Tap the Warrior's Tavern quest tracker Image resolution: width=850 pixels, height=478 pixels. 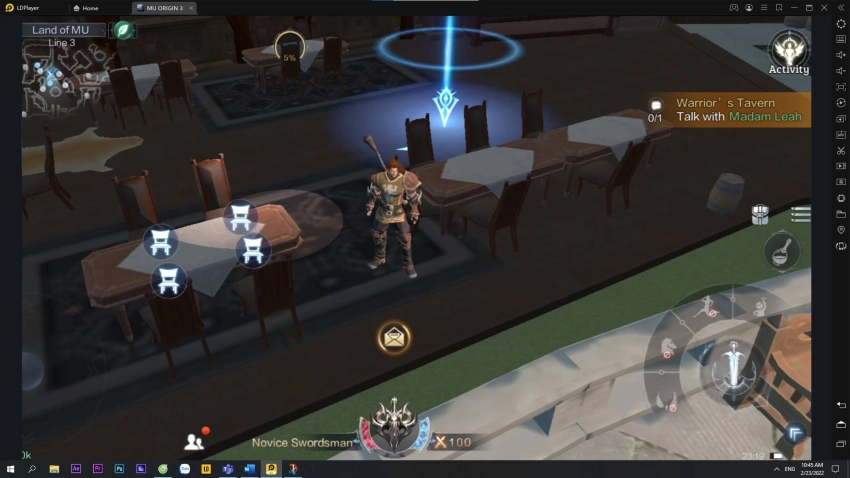724,110
